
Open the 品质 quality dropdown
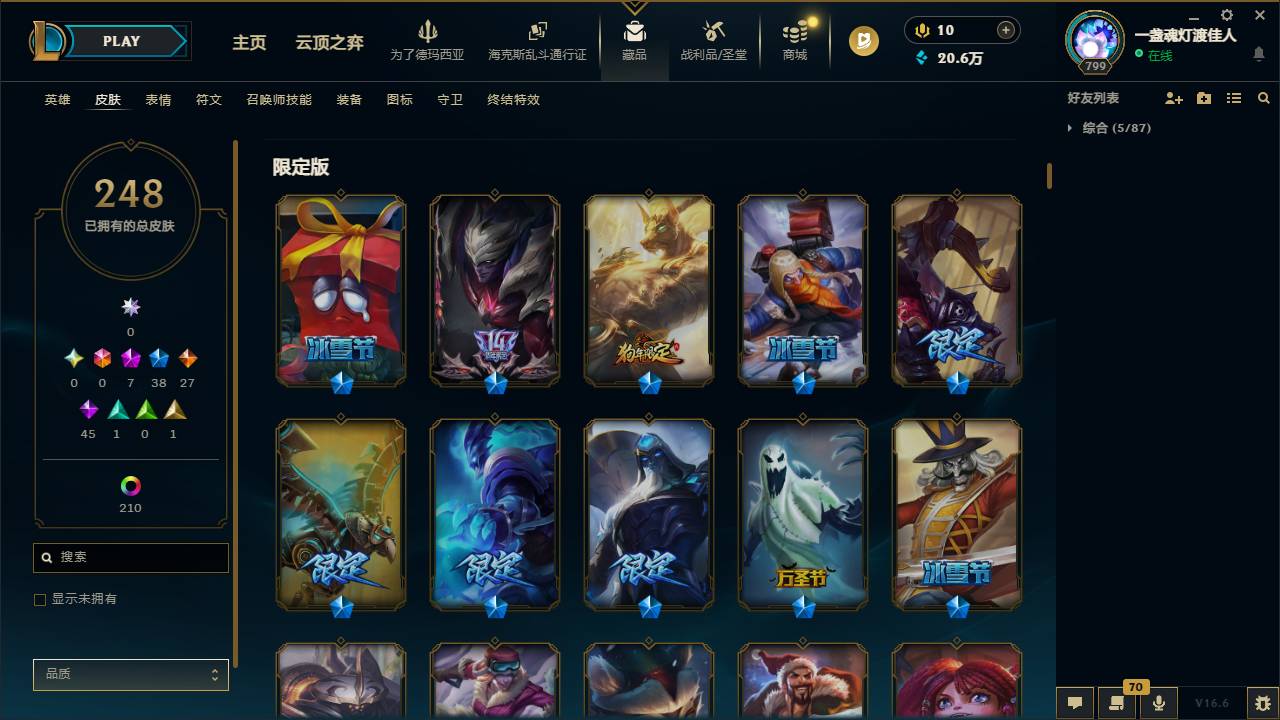[130, 675]
